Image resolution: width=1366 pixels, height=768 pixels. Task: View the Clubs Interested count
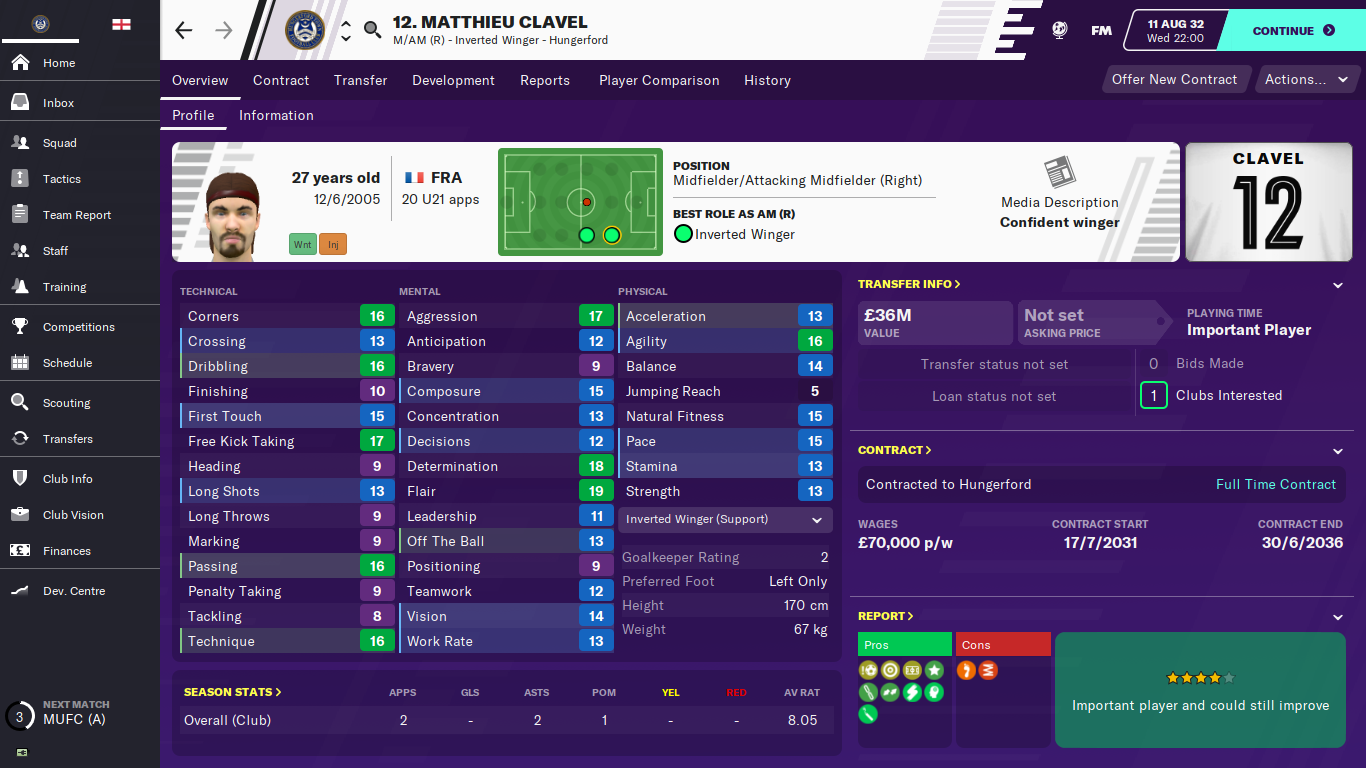[1153, 396]
